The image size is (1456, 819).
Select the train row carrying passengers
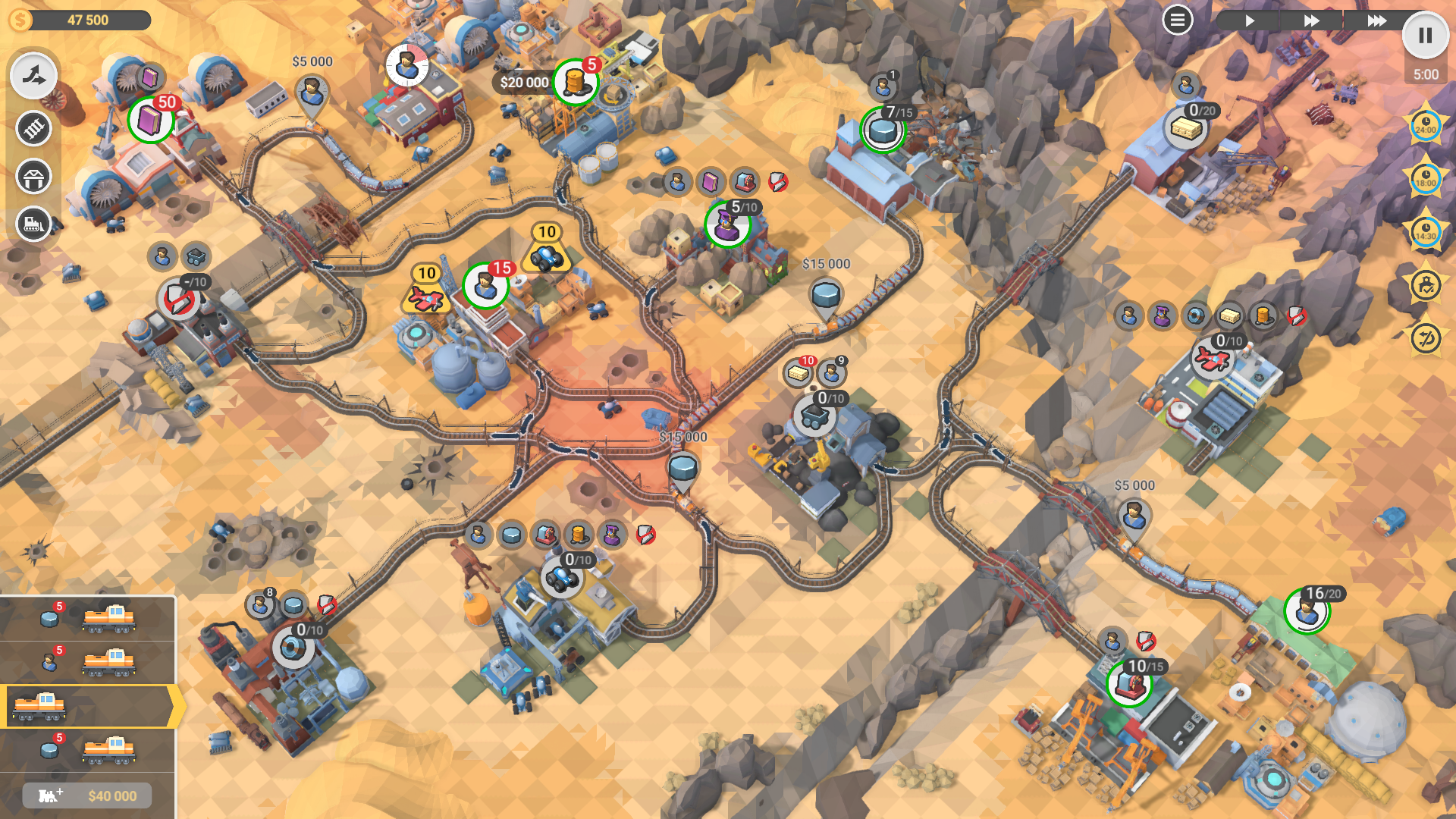[x=87, y=663]
